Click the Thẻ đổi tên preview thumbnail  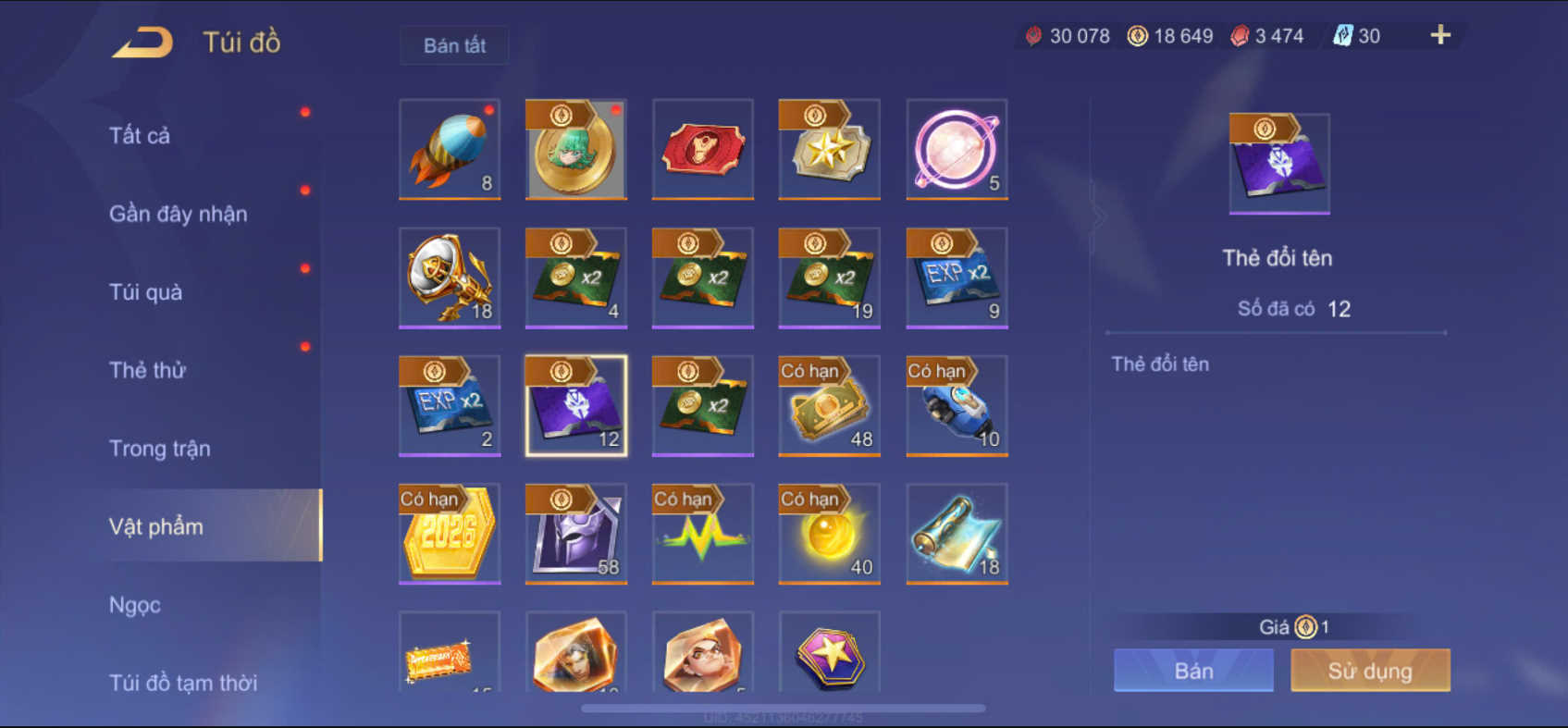tap(1278, 163)
